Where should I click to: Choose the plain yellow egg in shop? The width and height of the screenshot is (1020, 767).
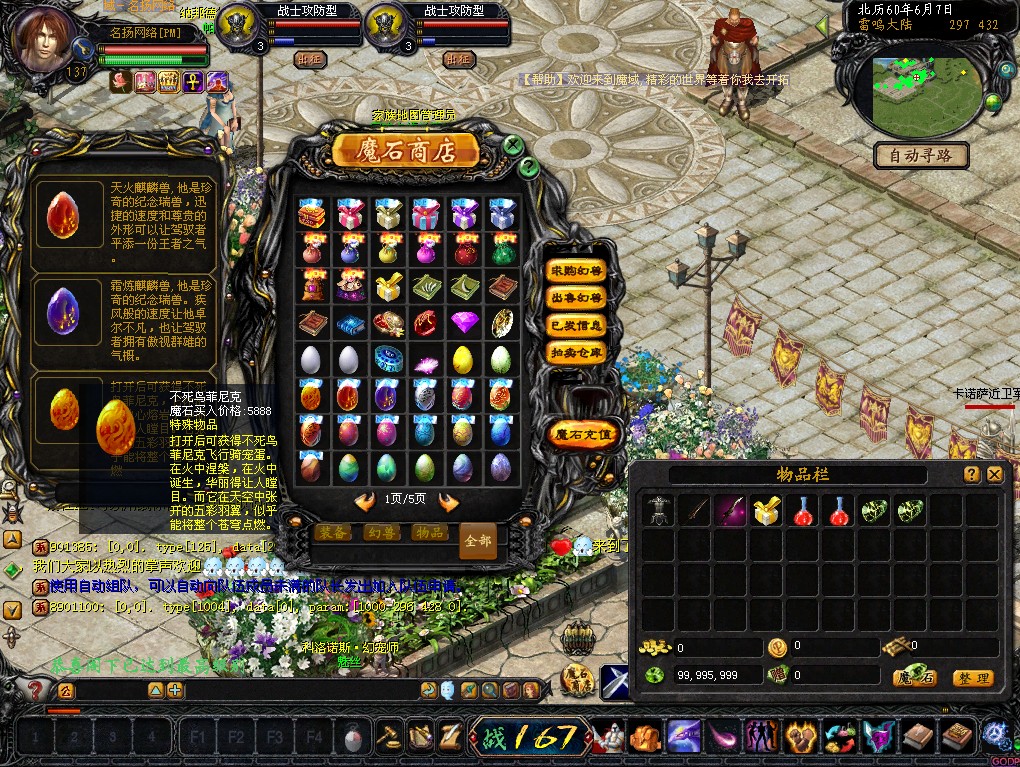462,359
